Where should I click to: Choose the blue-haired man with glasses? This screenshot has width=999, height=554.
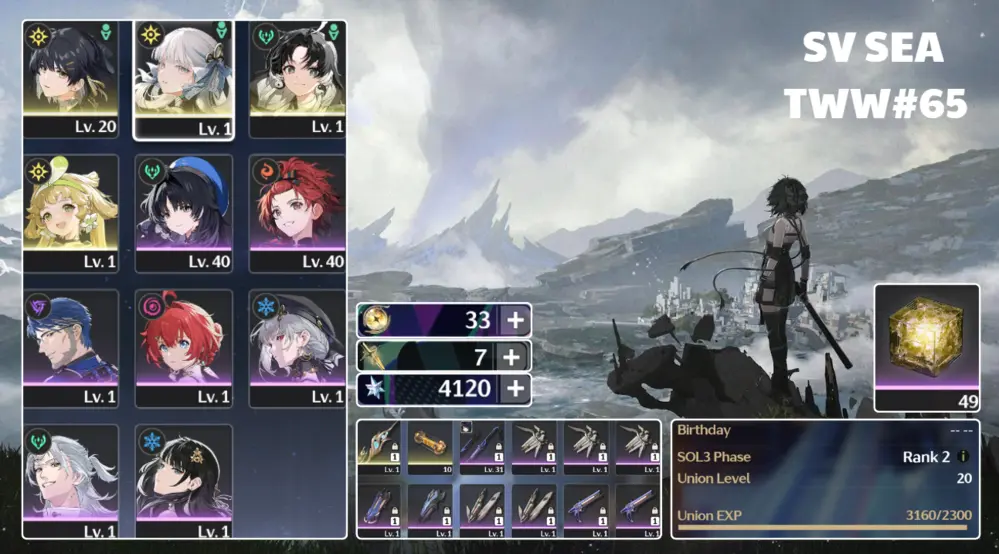click(x=71, y=346)
